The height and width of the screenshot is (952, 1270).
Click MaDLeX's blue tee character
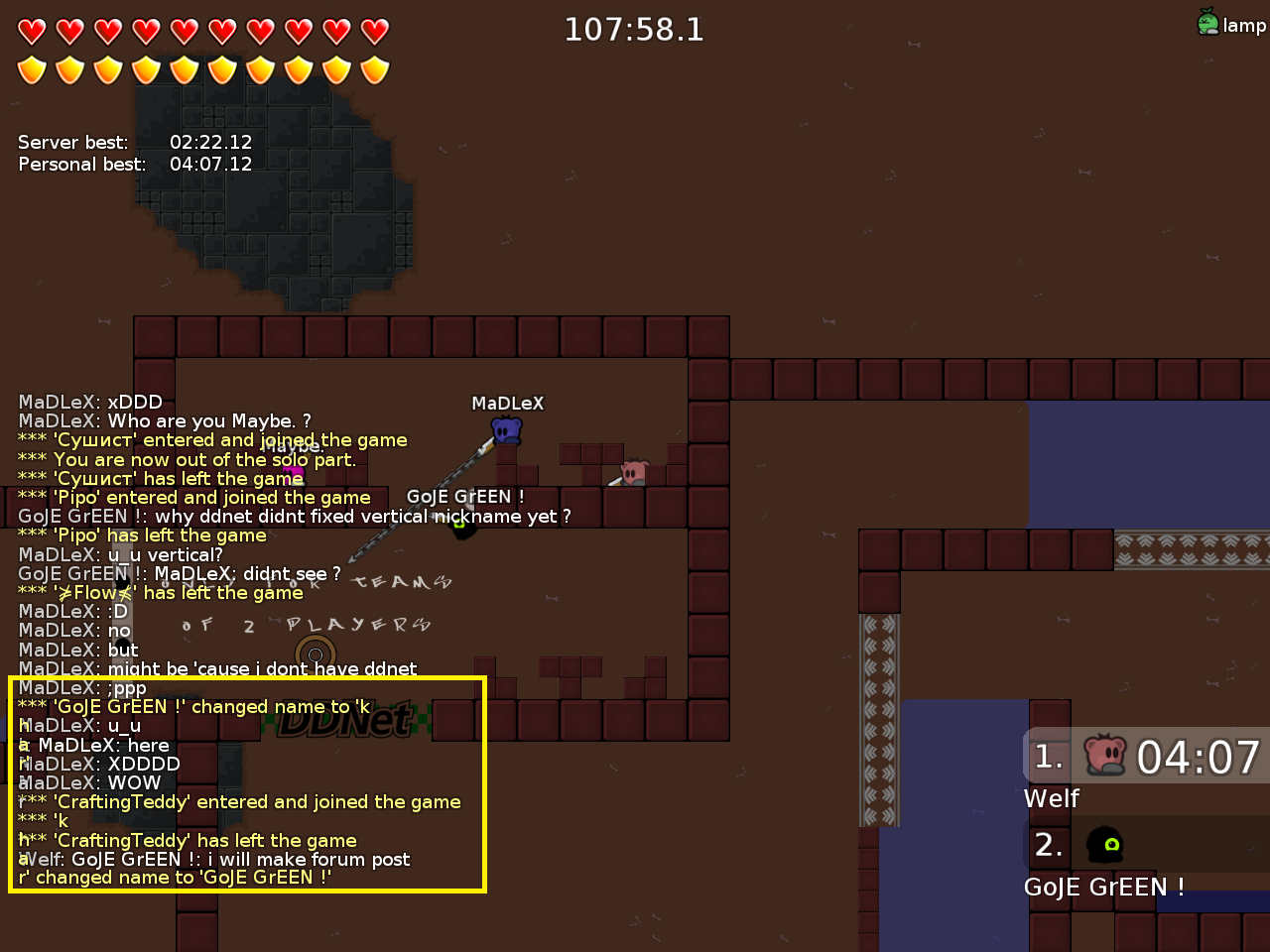point(505,430)
